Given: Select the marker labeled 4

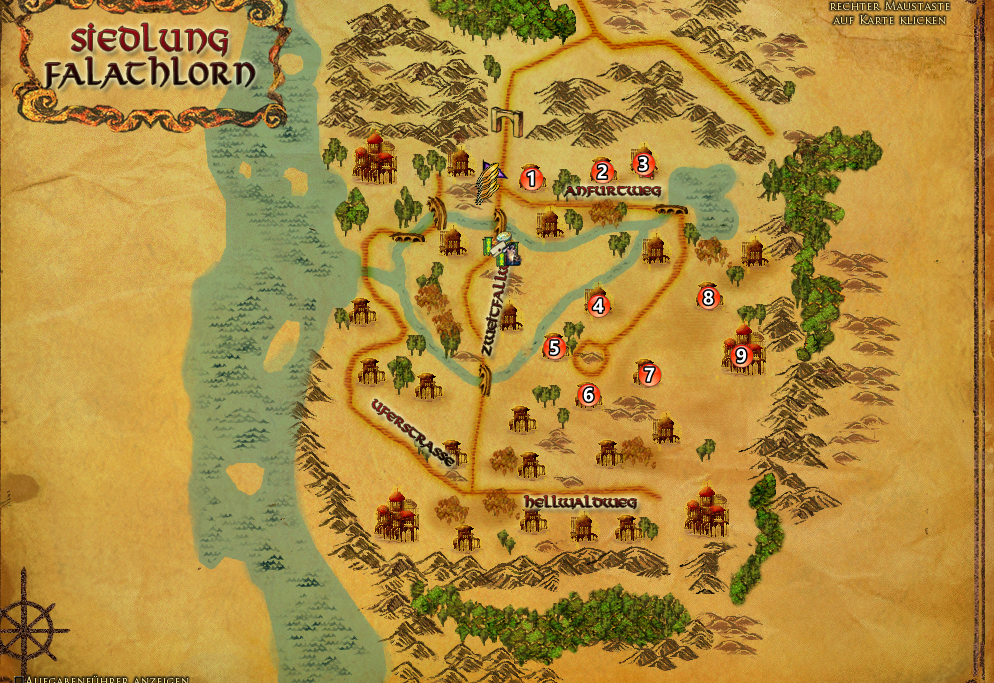Looking at the screenshot, I should coord(598,306).
